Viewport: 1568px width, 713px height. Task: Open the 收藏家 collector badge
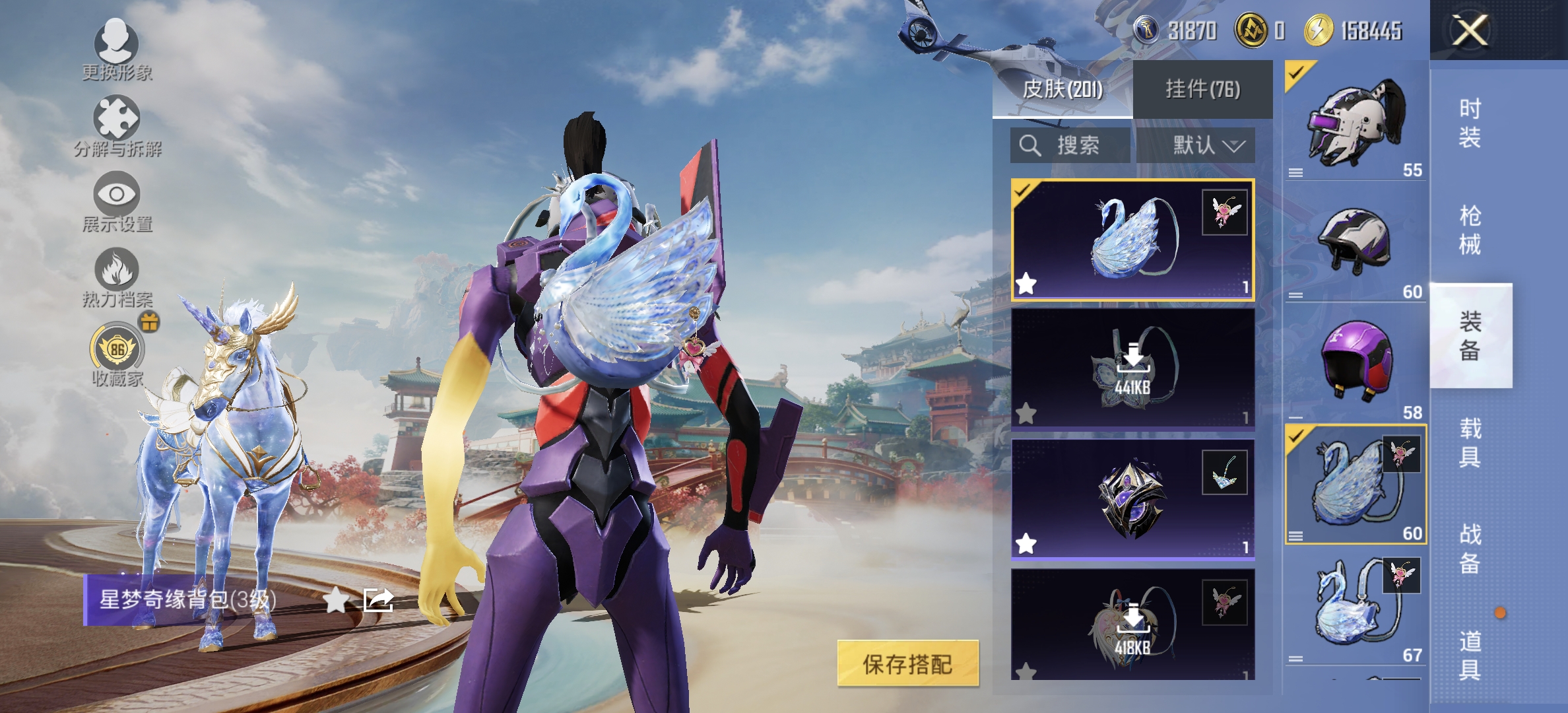(117, 355)
